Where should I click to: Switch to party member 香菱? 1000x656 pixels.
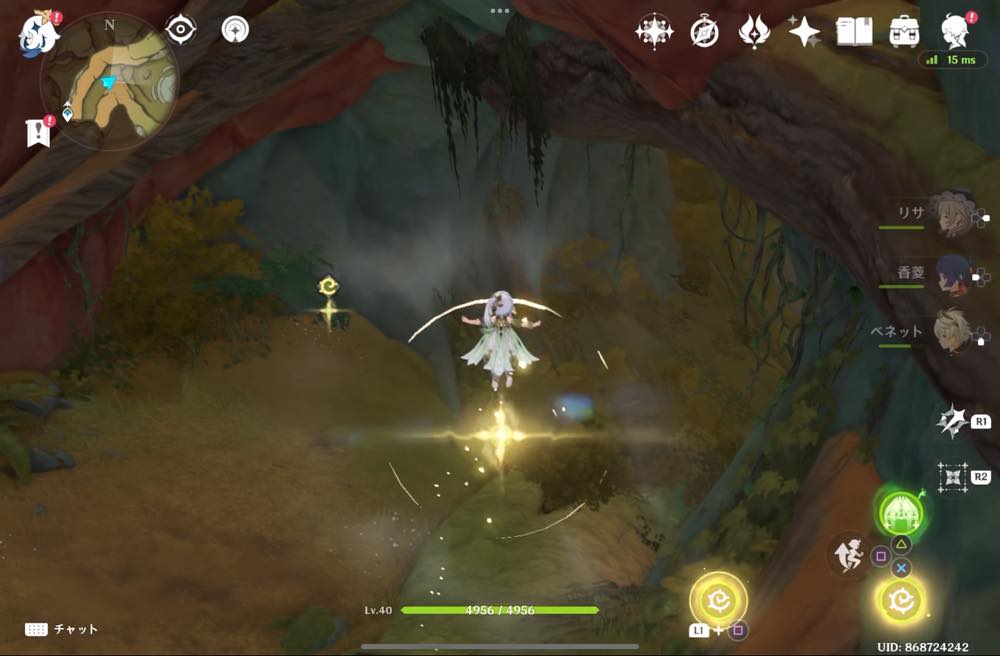(x=948, y=274)
